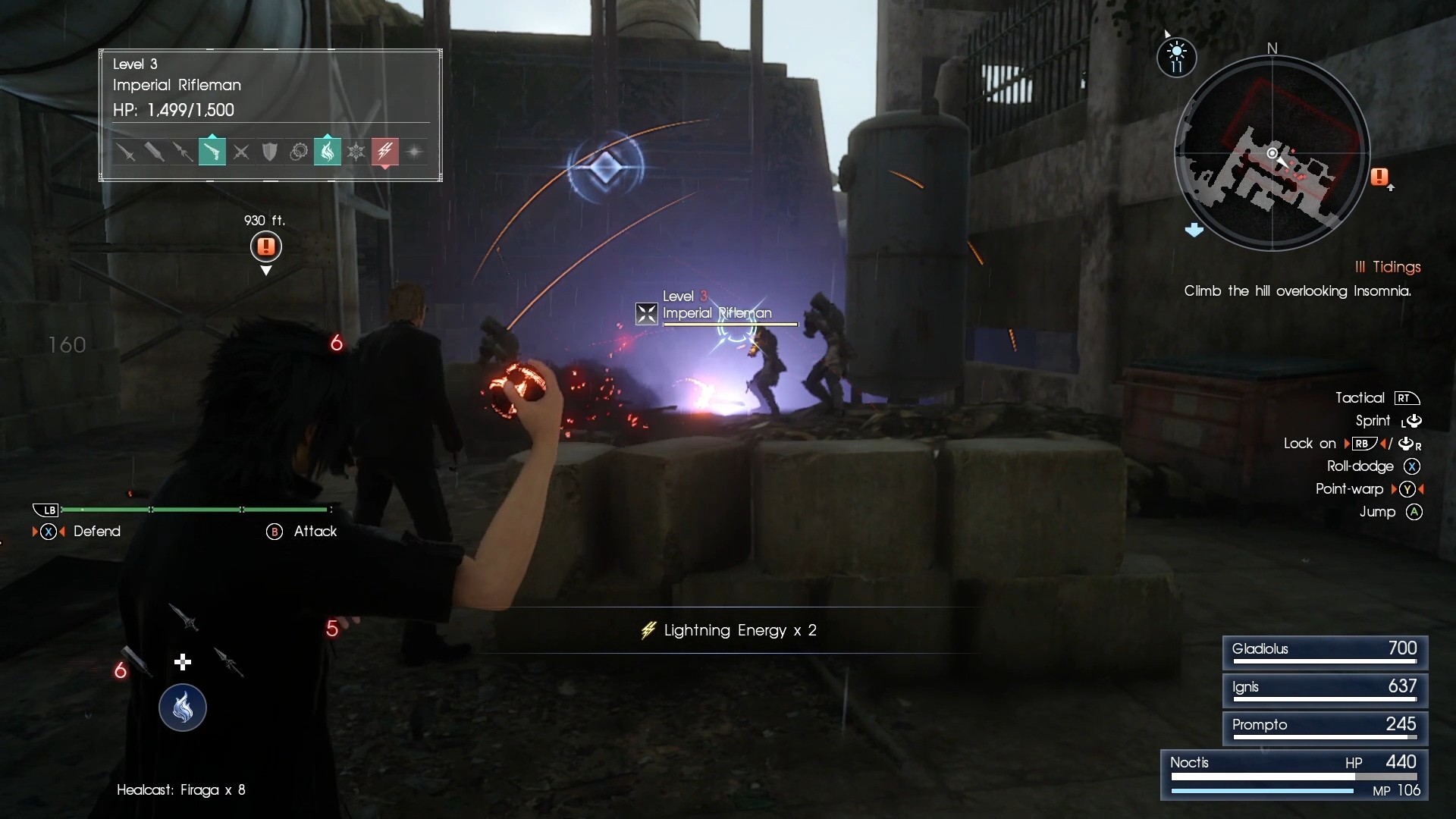Click the machinery gears weakness icon
Viewport: 1456px width, 819px height.
coord(299,152)
